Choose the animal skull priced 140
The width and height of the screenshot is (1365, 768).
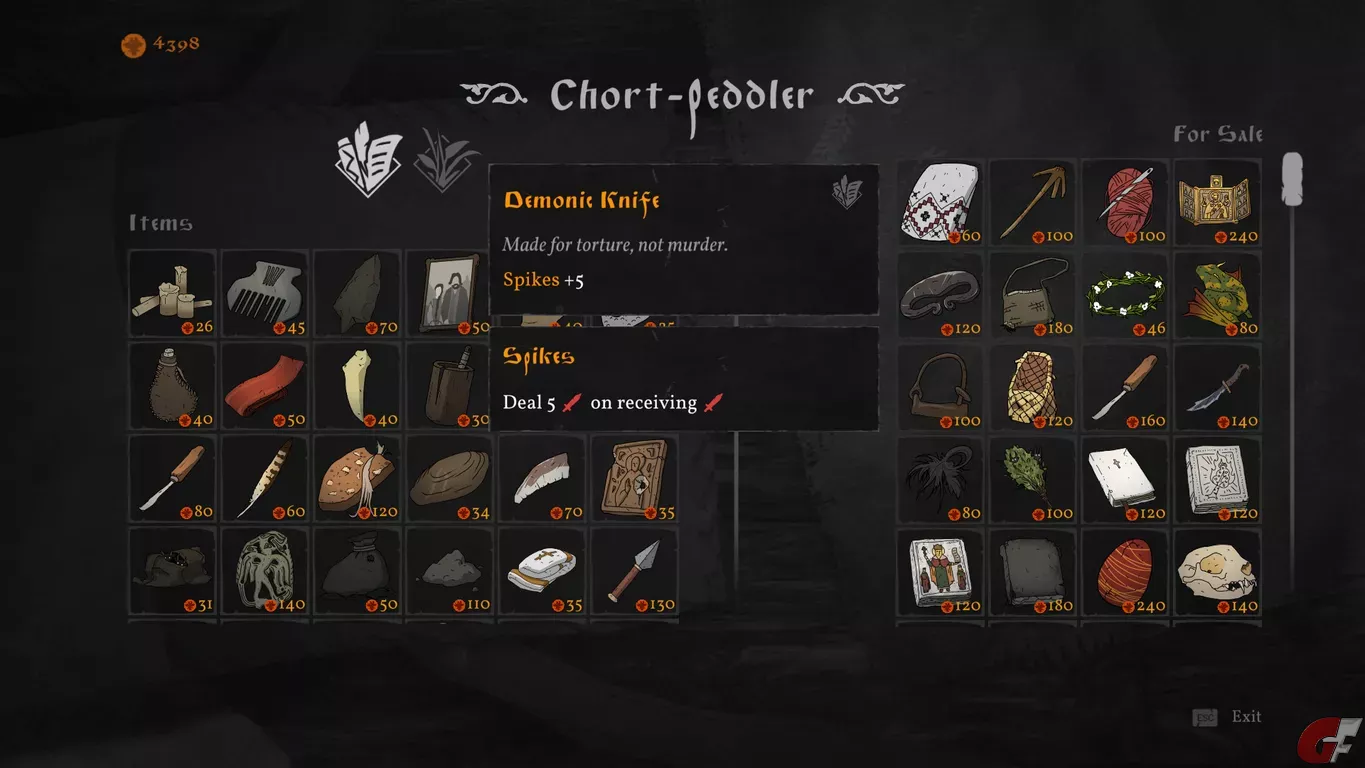click(x=1216, y=570)
